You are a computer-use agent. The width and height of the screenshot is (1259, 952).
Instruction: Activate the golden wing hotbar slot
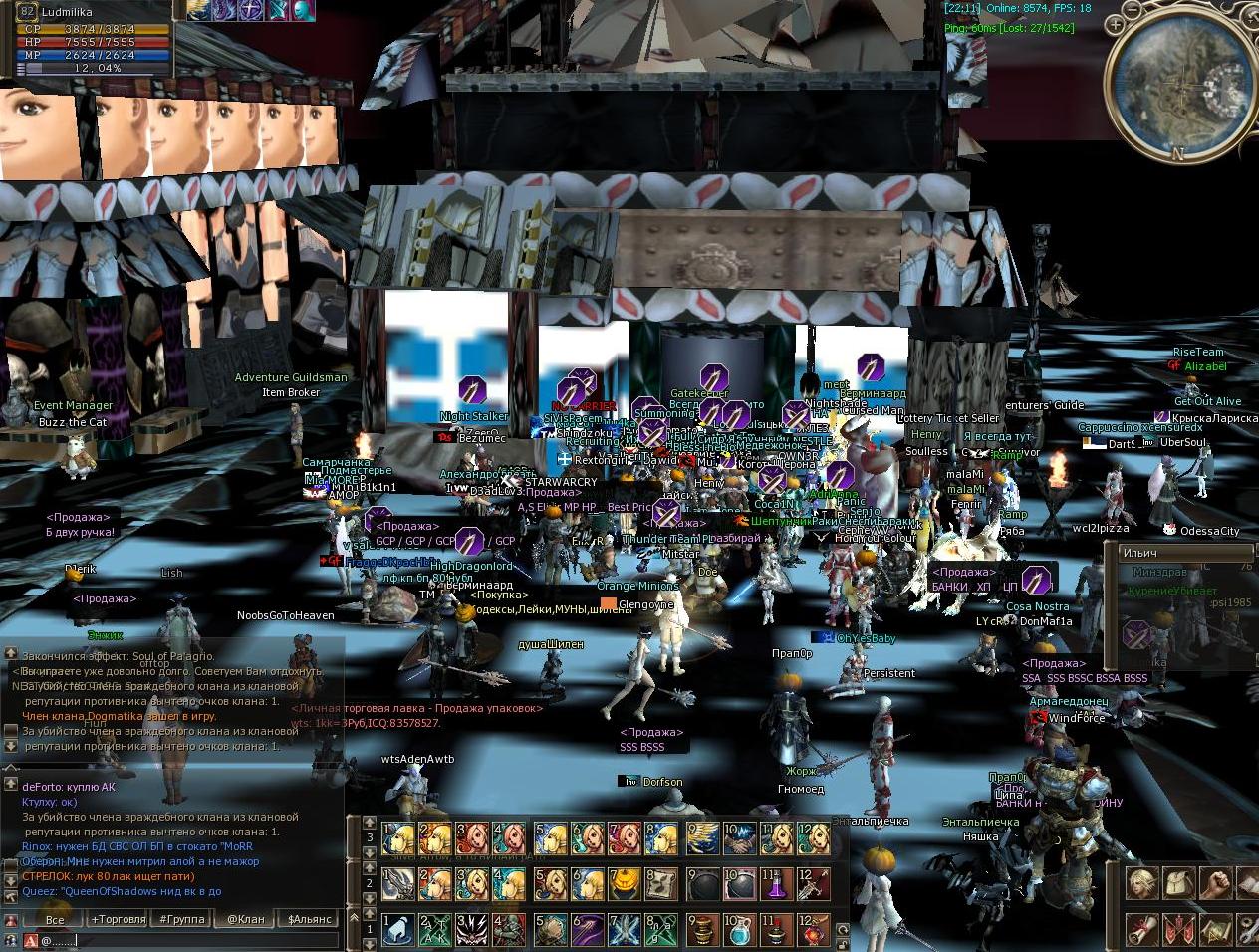coord(701,838)
